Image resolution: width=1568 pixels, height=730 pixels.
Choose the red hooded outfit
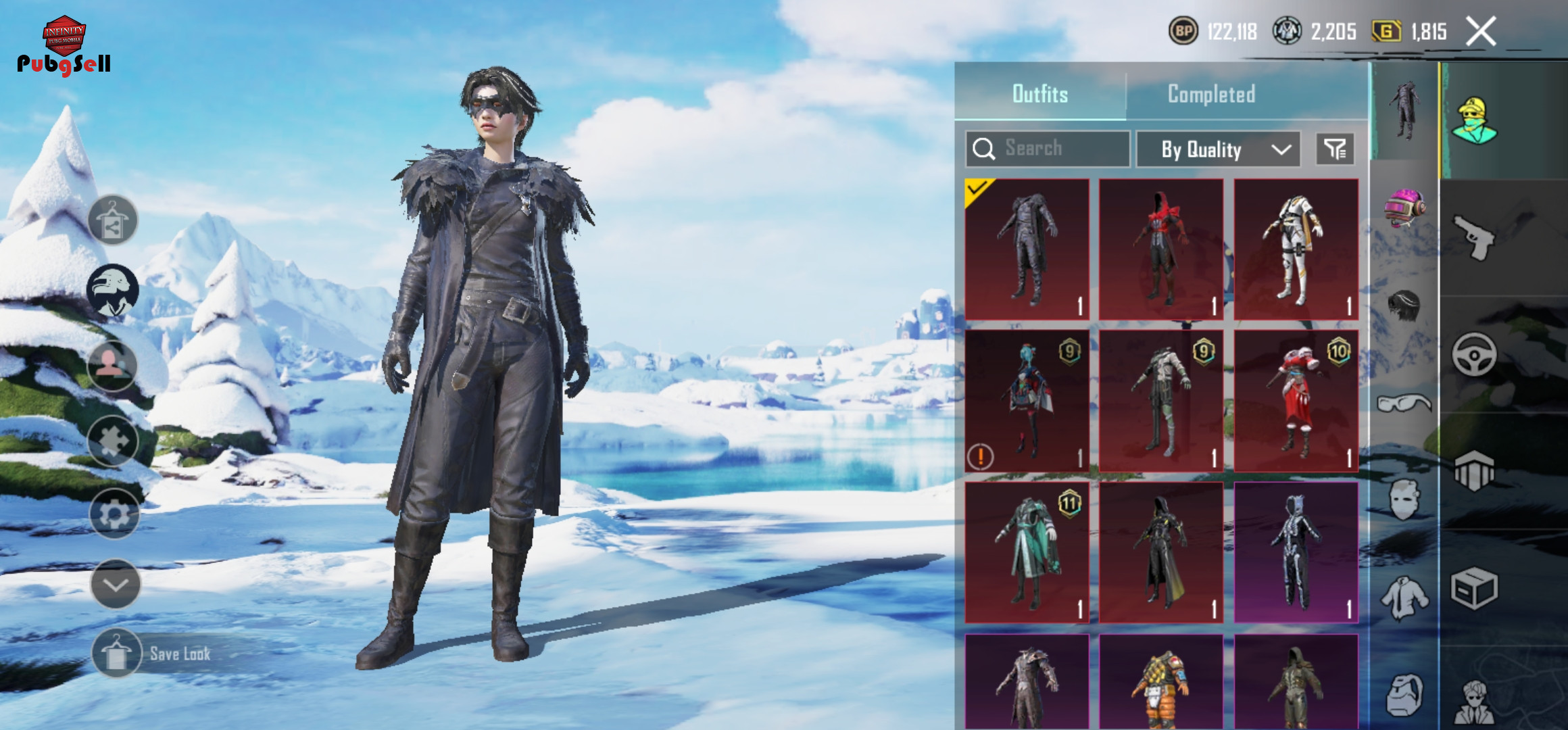pyautogui.click(x=1161, y=249)
